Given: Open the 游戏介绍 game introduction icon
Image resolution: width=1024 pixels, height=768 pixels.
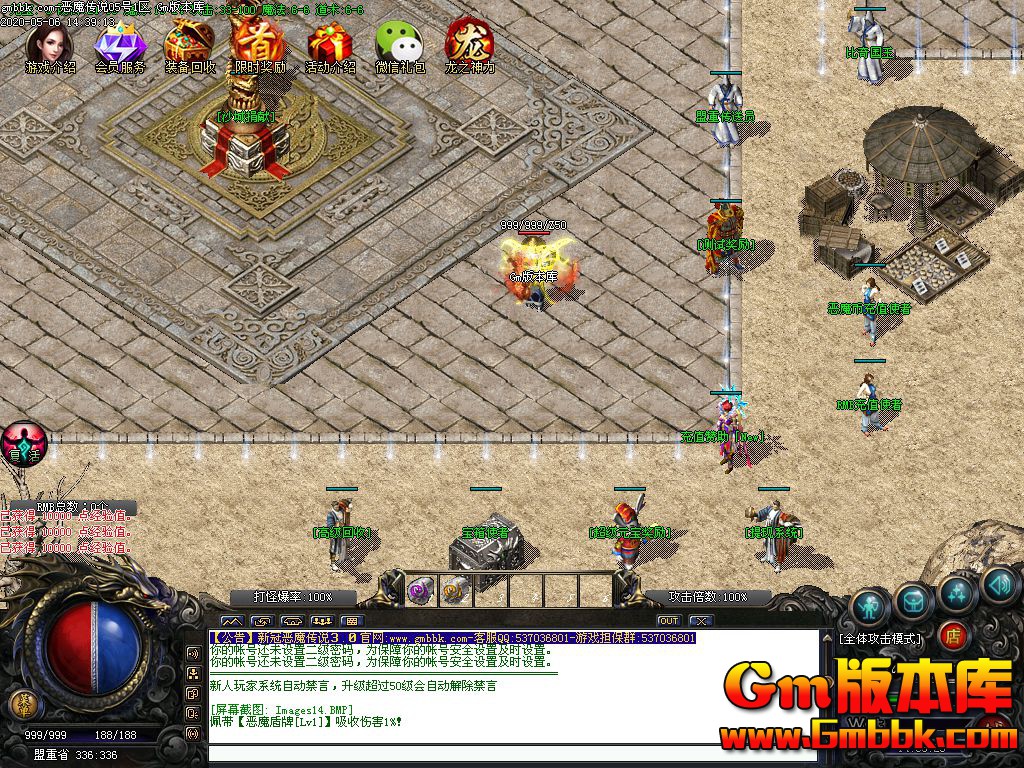Looking at the screenshot, I should click(x=49, y=45).
